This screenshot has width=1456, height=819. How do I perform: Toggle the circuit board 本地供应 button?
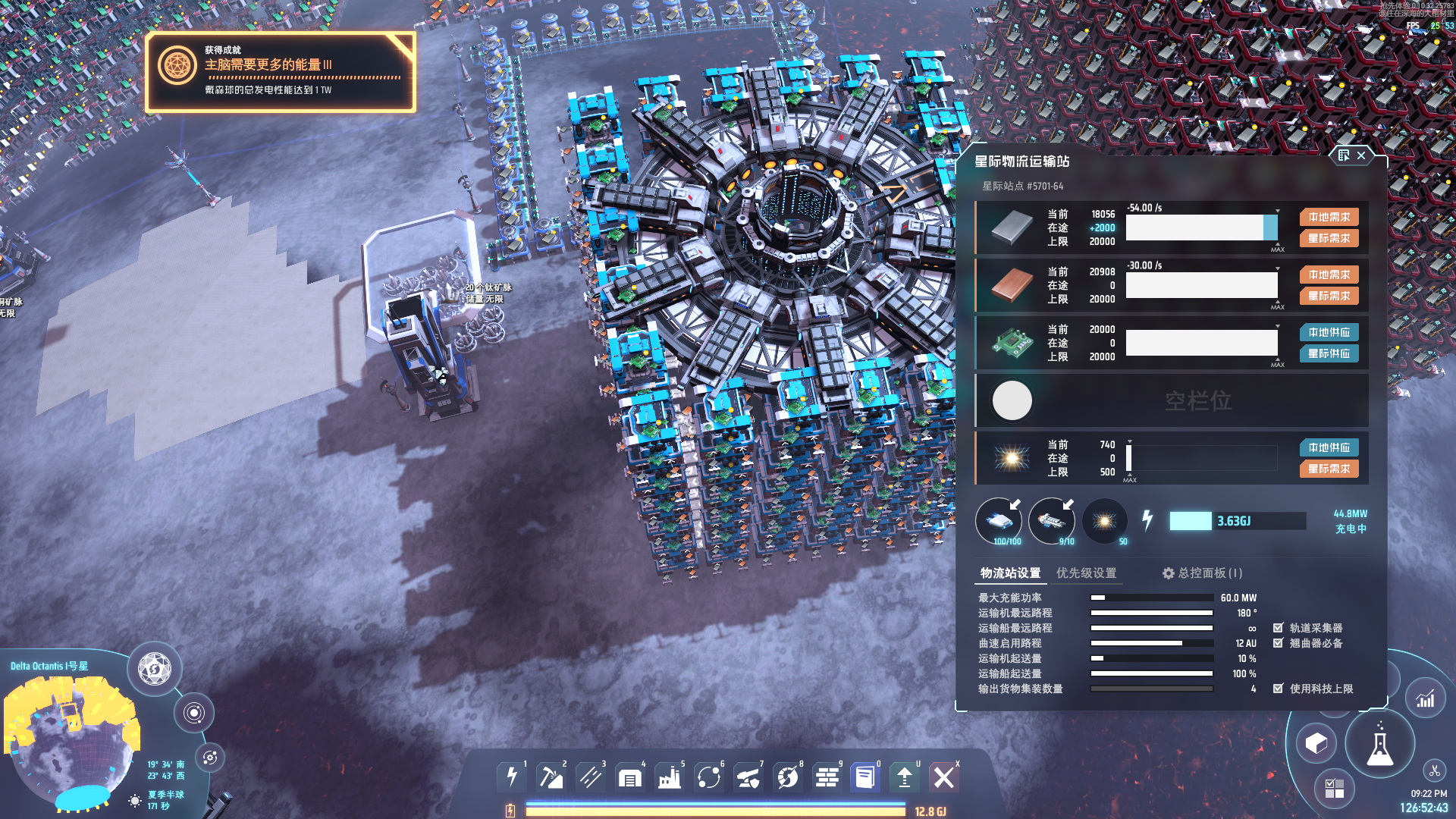1329,333
